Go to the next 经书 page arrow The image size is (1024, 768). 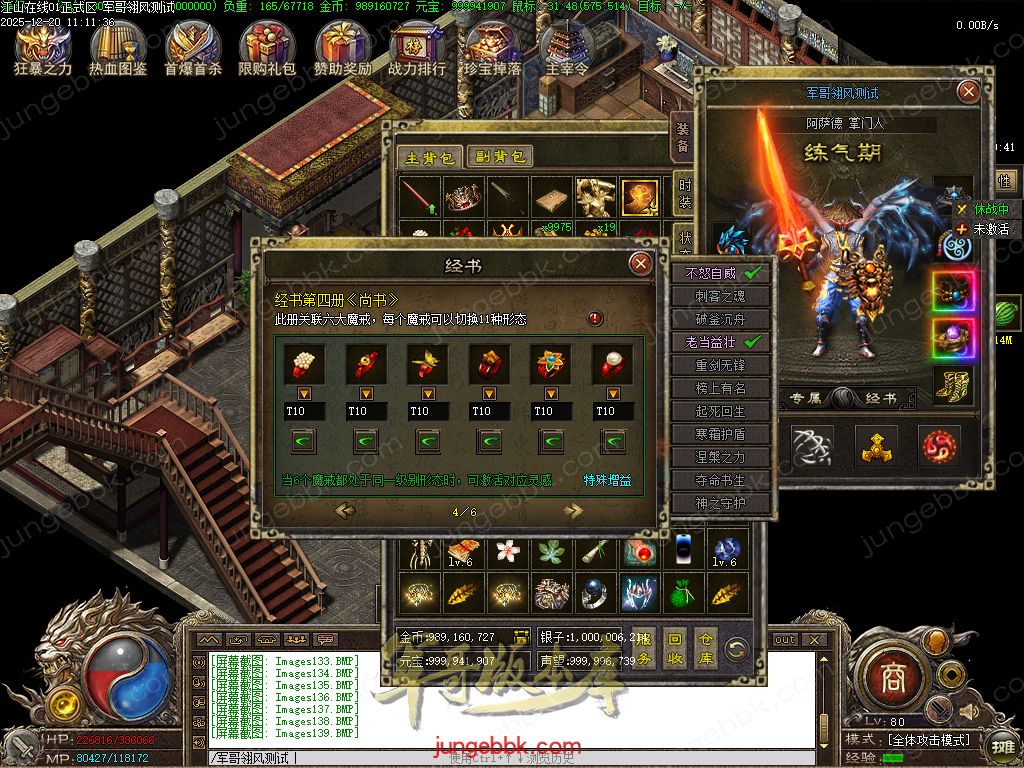[573, 511]
